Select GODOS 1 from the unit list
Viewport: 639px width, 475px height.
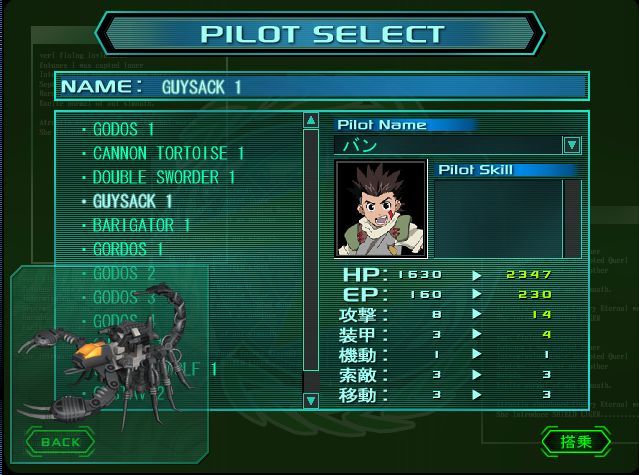click(x=123, y=130)
